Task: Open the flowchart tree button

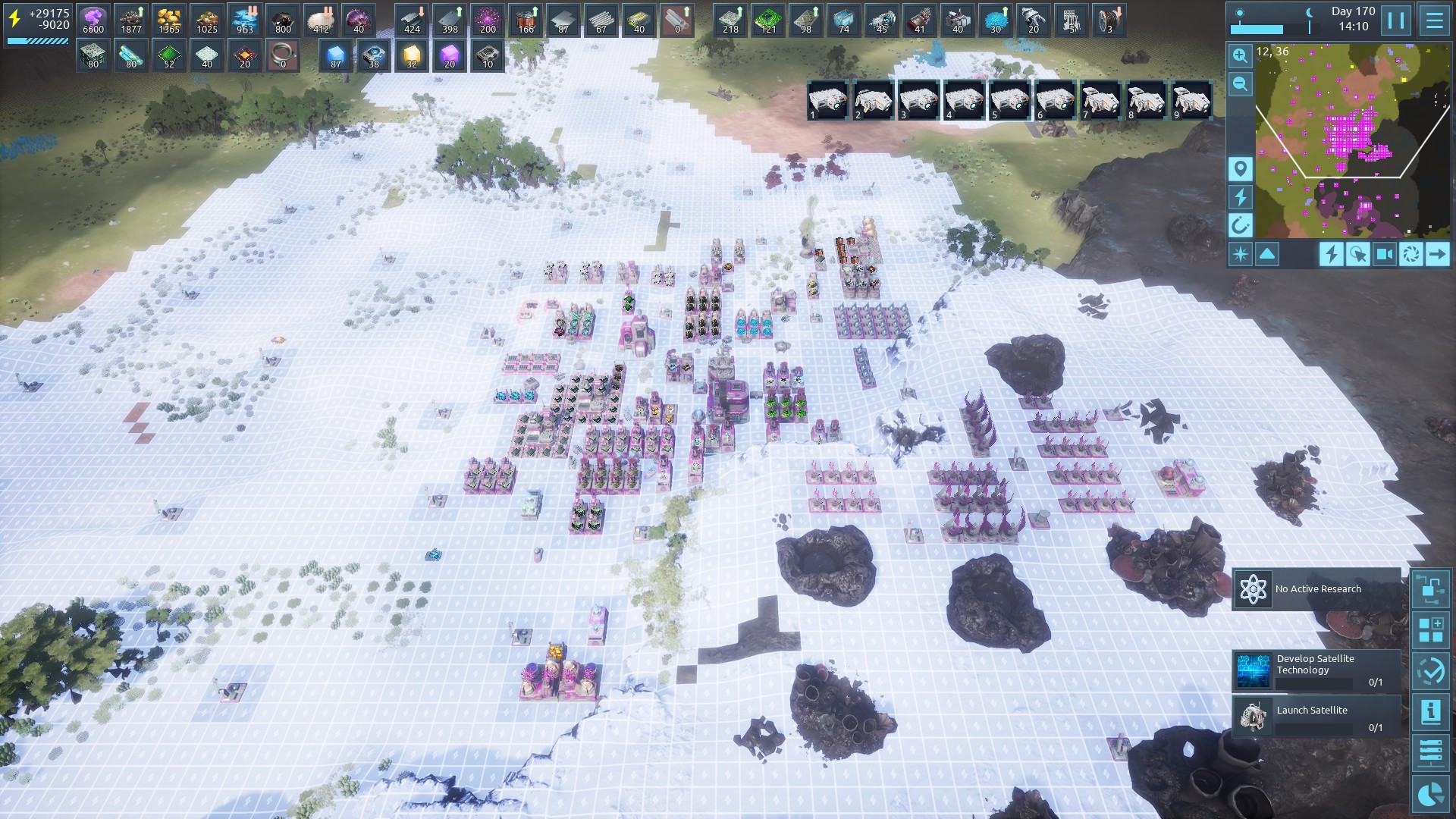Action: click(x=1431, y=589)
